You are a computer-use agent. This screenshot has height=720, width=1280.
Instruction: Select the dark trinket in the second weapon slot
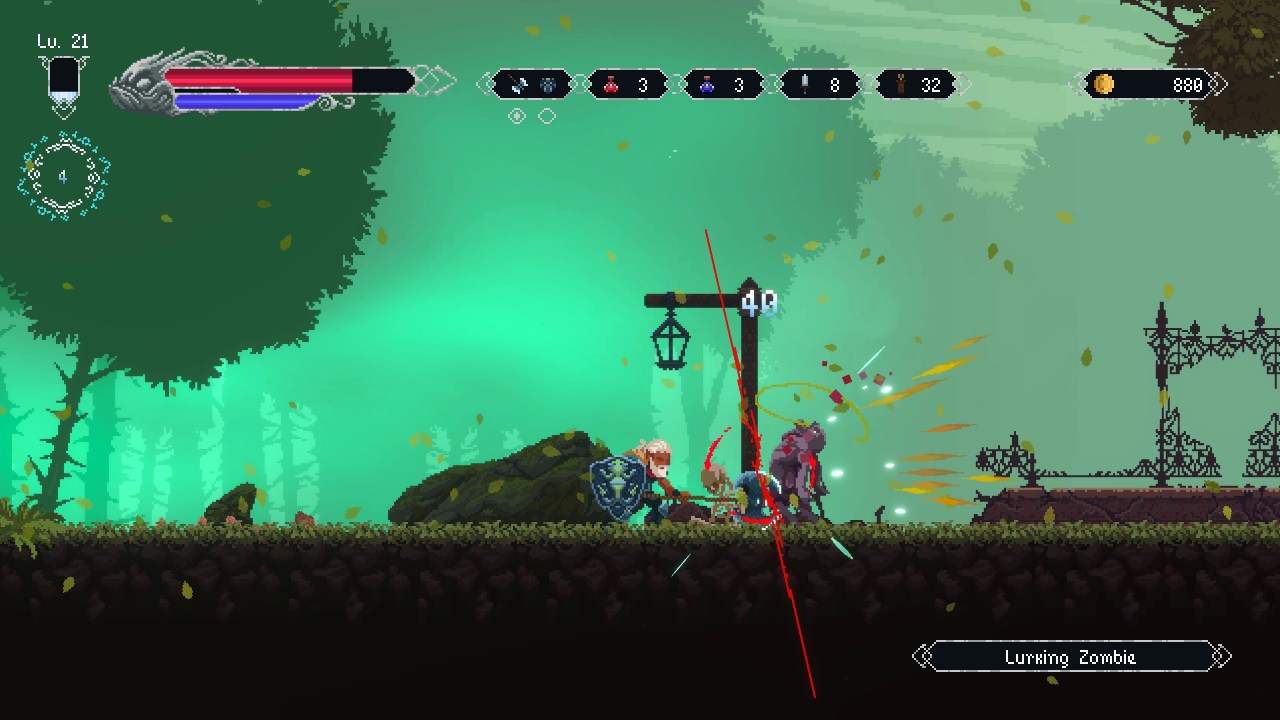click(x=546, y=84)
